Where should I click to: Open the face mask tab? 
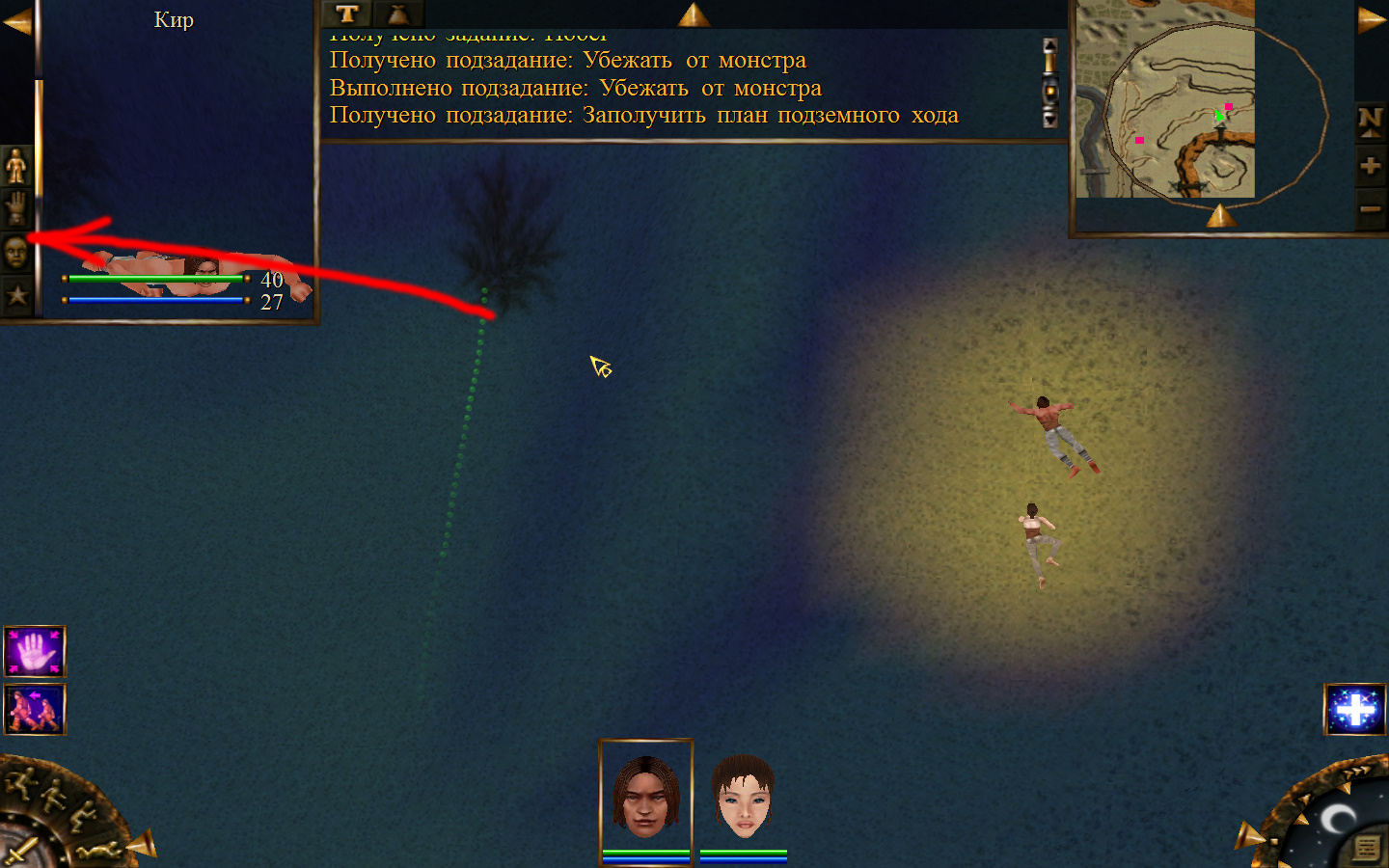(x=16, y=253)
